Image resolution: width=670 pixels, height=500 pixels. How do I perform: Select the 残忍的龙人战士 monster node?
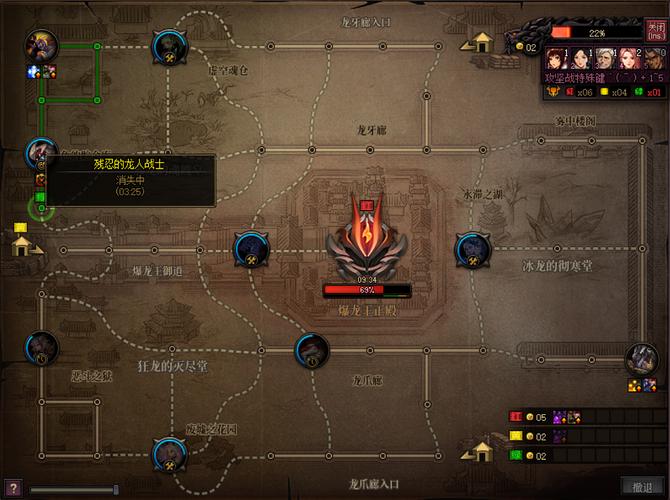[41, 154]
